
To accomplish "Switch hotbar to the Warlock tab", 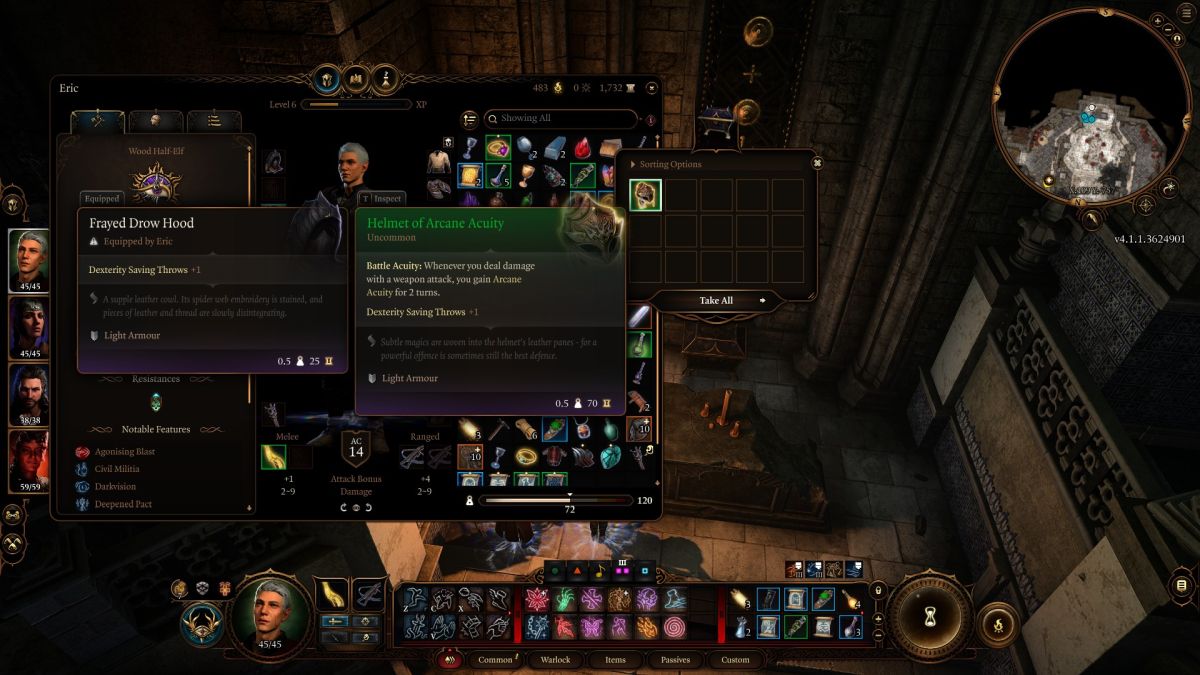I will pyautogui.click(x=555, y=660).
